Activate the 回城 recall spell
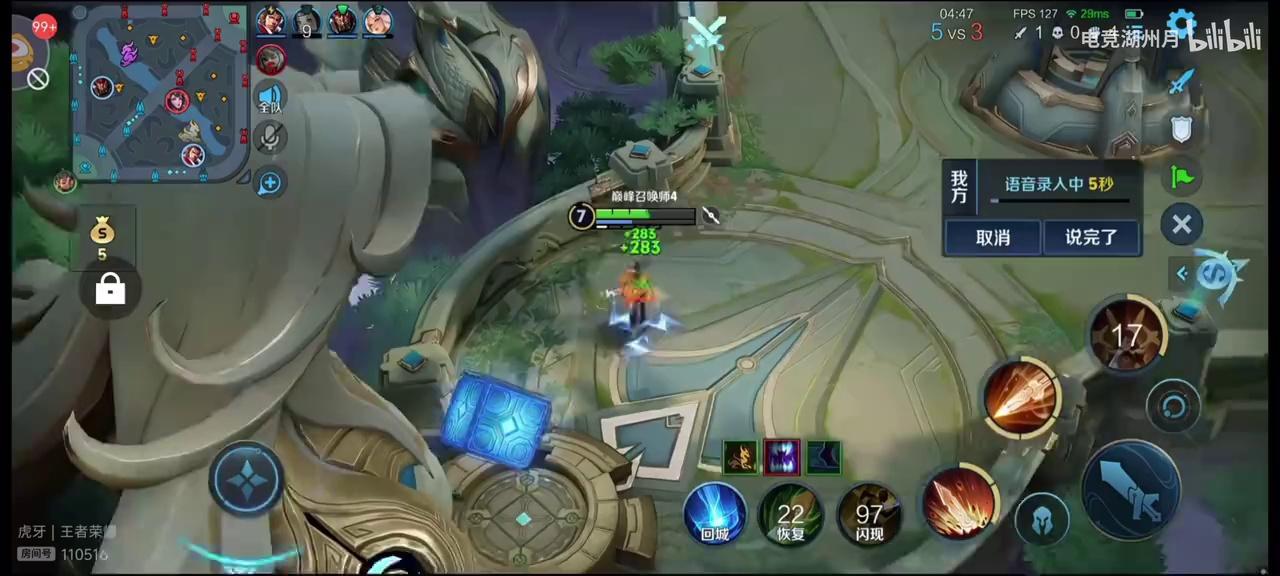The width and height of the screenshot is (1280, 576). (x=714, y=514)
